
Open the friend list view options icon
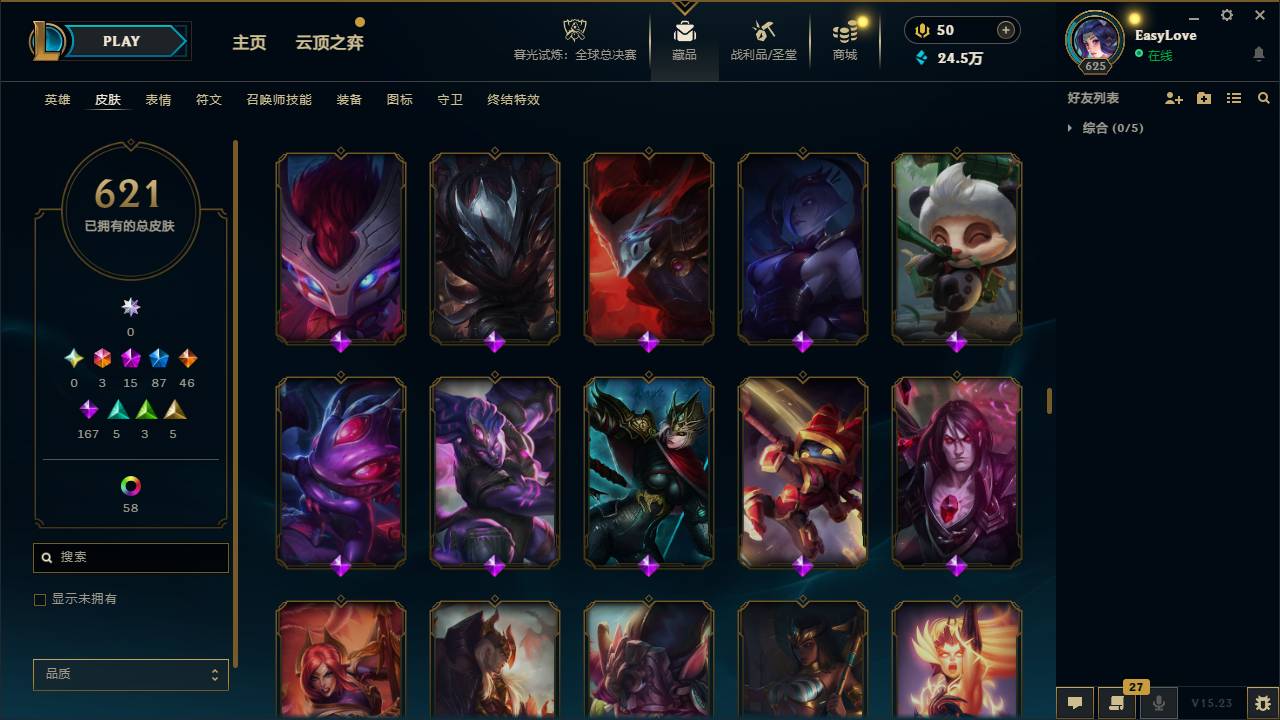1233,97
